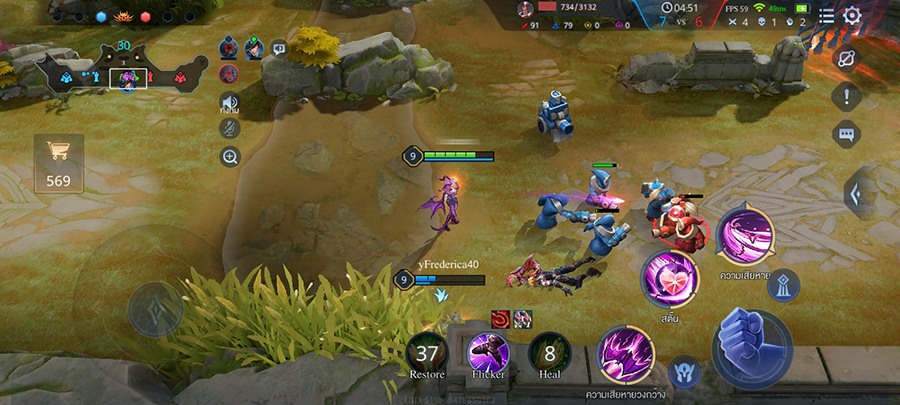This screenshot has height=405, width=900.
Task: Target minions with the helmet attack button
Action: (684, 372)
